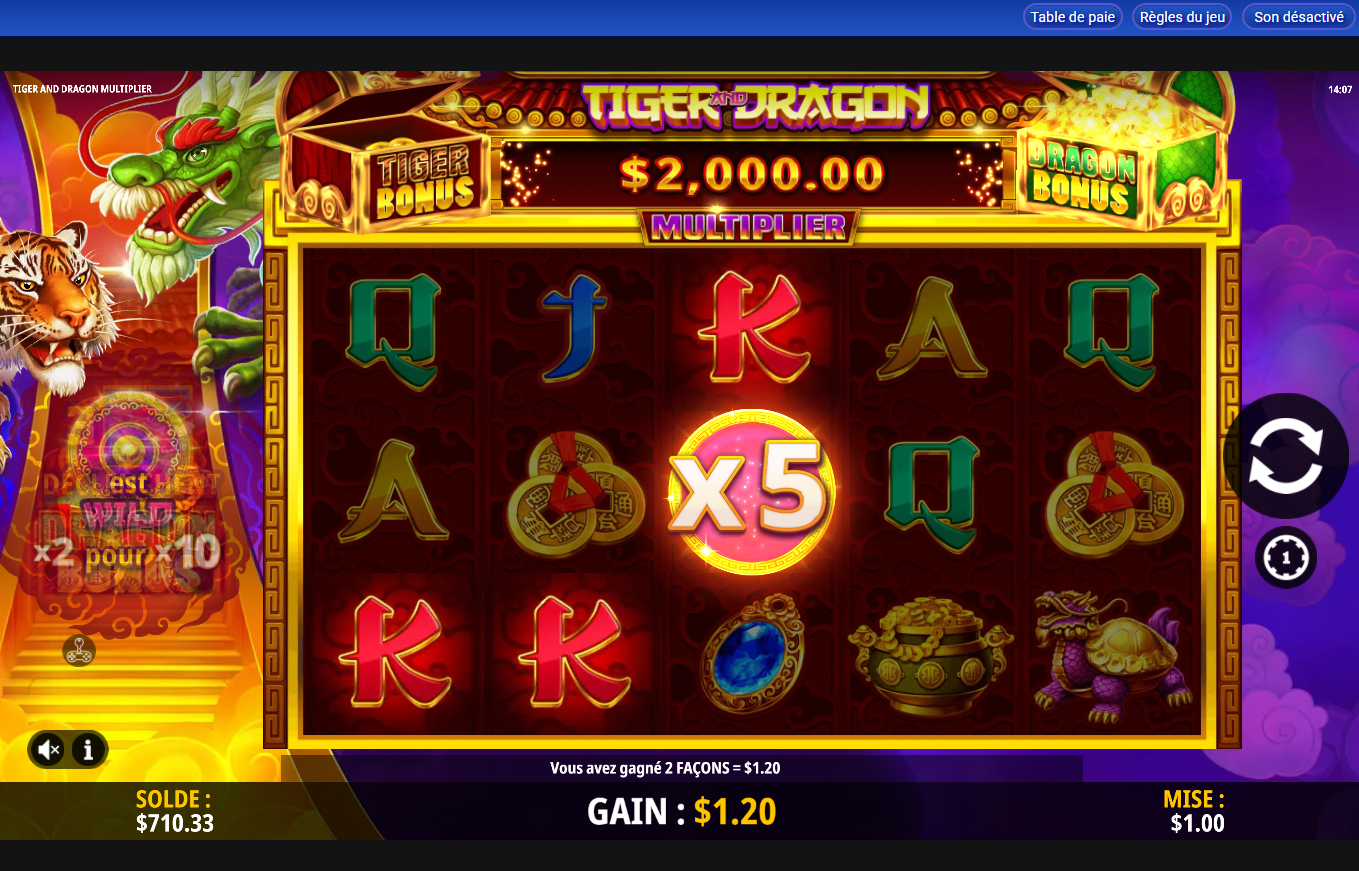
Task: Click the golden coin pot symbol
Action: [928, 658]
